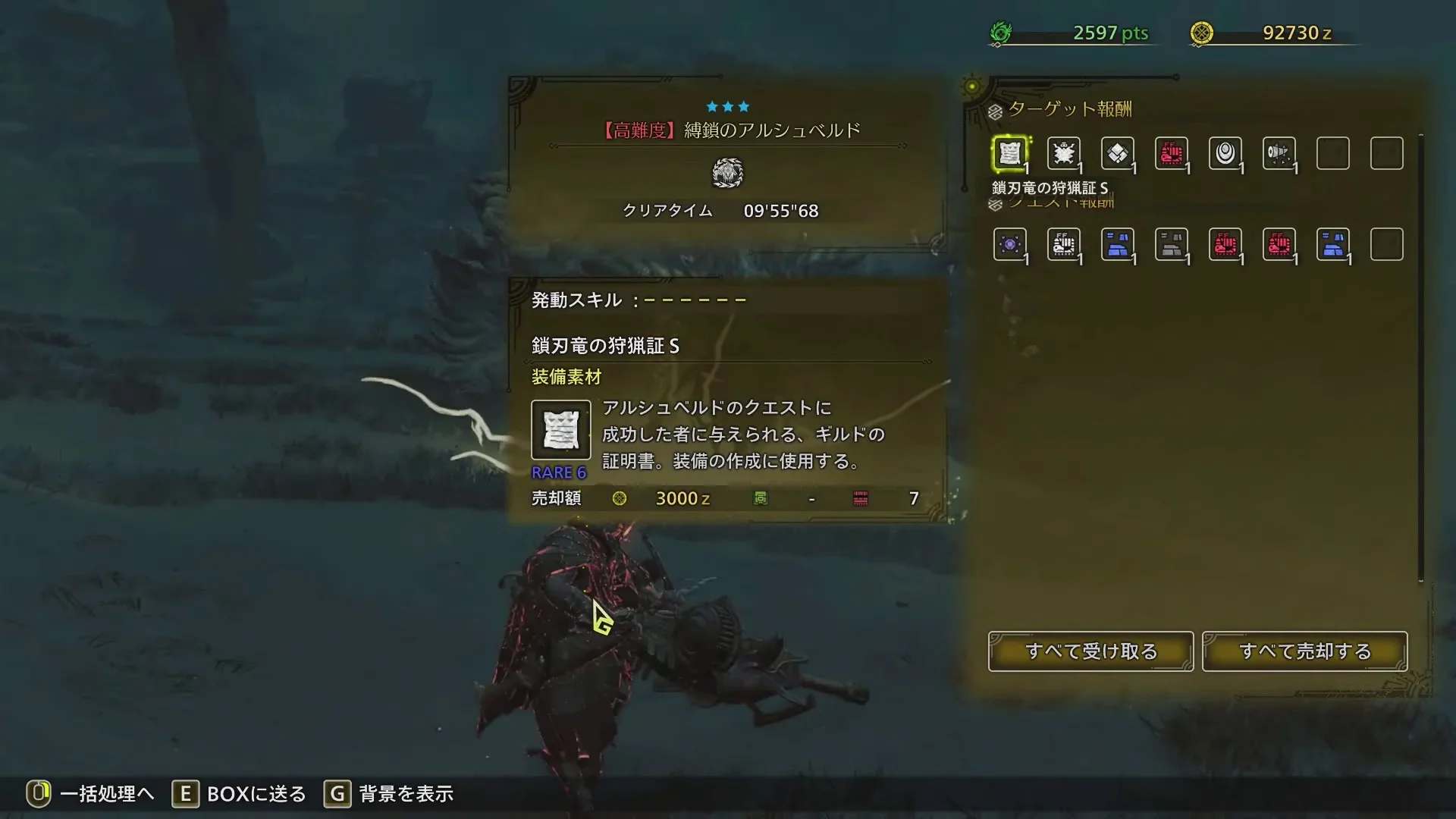Click the monster crest icon in target rewards

[1064, 153]
